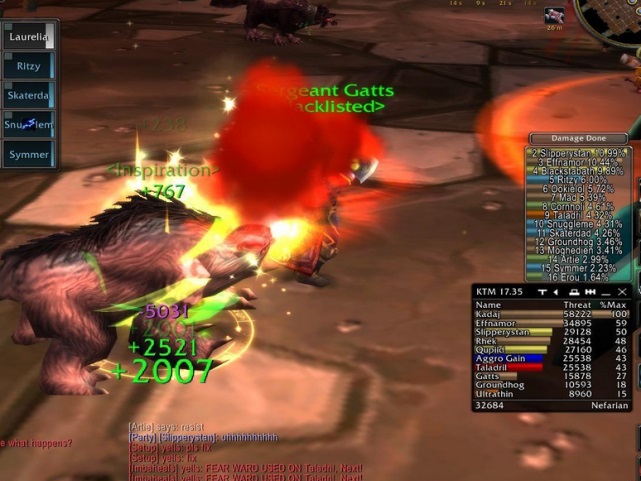
Task: Click the buff icon showing 26 m
Action: tap(554, 16)
